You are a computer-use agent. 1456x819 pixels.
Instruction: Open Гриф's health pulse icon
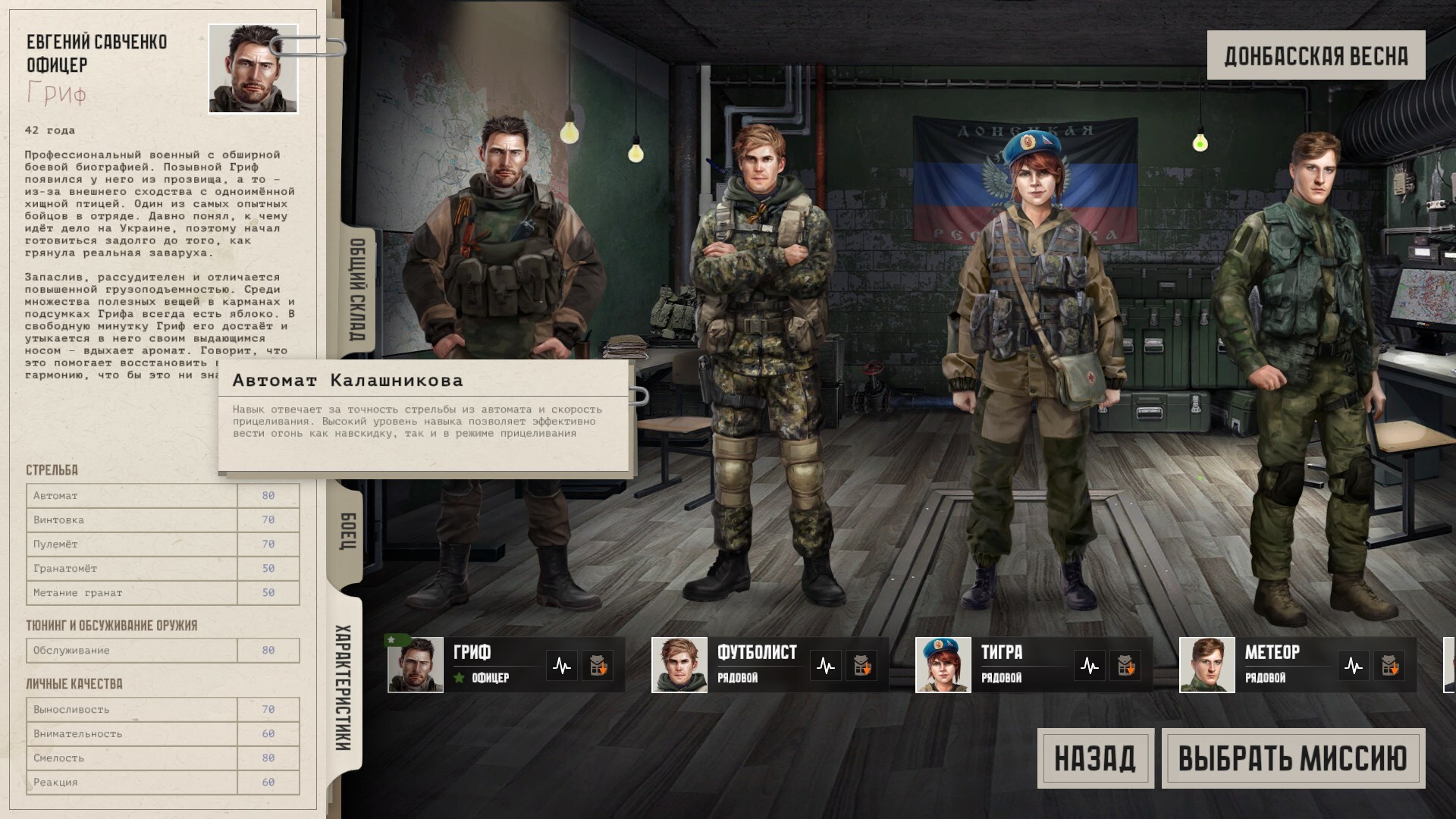click(562, 667)
